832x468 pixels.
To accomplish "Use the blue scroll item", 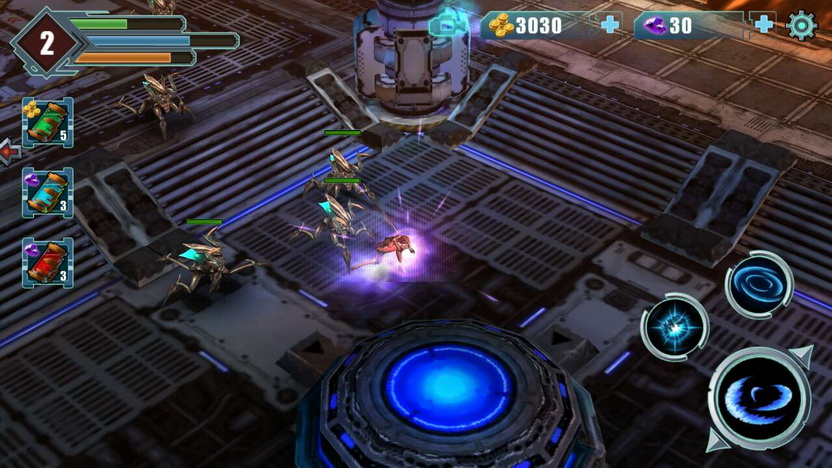I will (x=47, y=192).
